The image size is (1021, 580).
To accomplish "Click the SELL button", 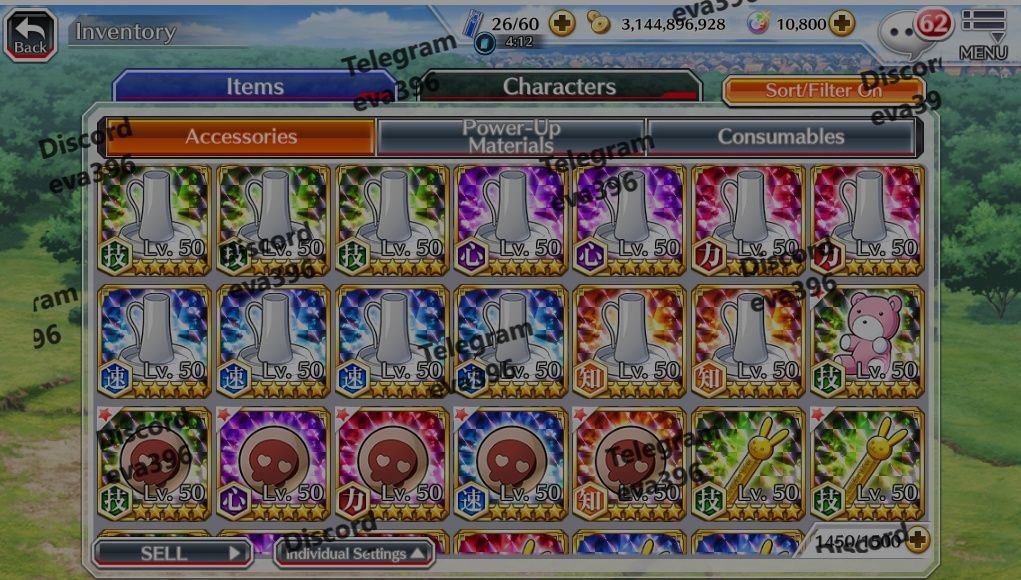I will [x=172, y=552].
